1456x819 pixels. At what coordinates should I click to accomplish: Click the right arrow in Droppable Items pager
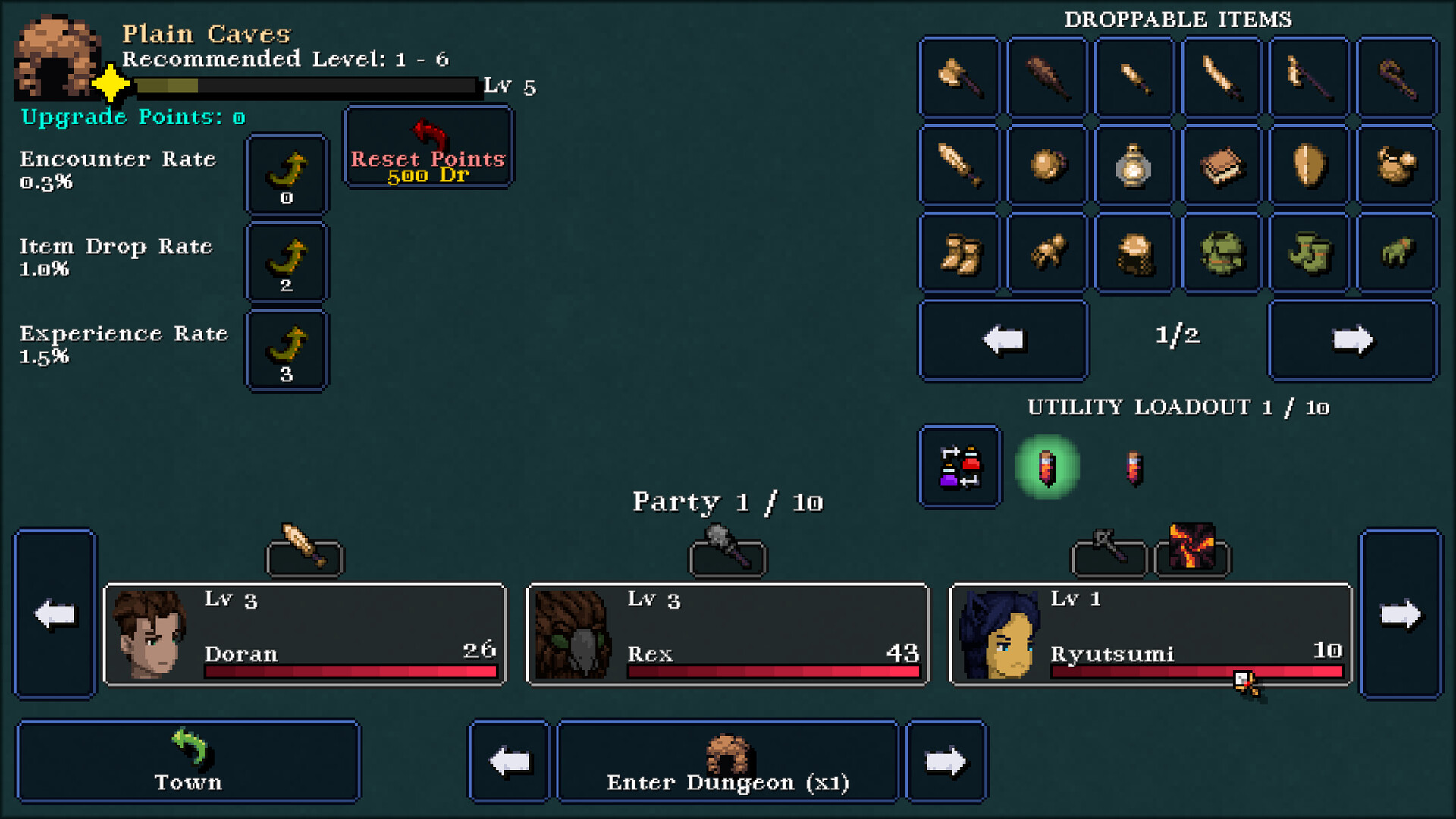click(x=1352, y=340)
